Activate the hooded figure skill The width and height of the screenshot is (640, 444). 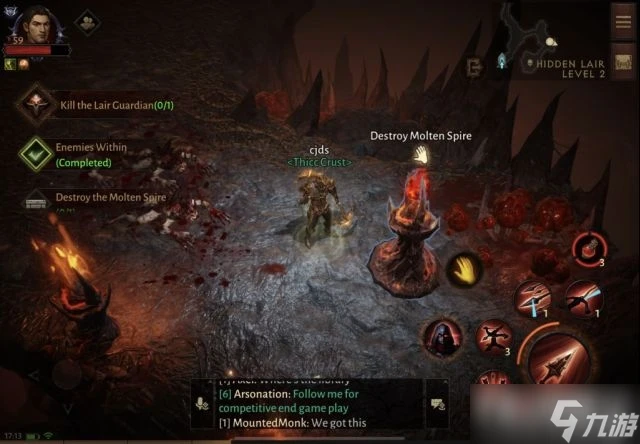441,337
